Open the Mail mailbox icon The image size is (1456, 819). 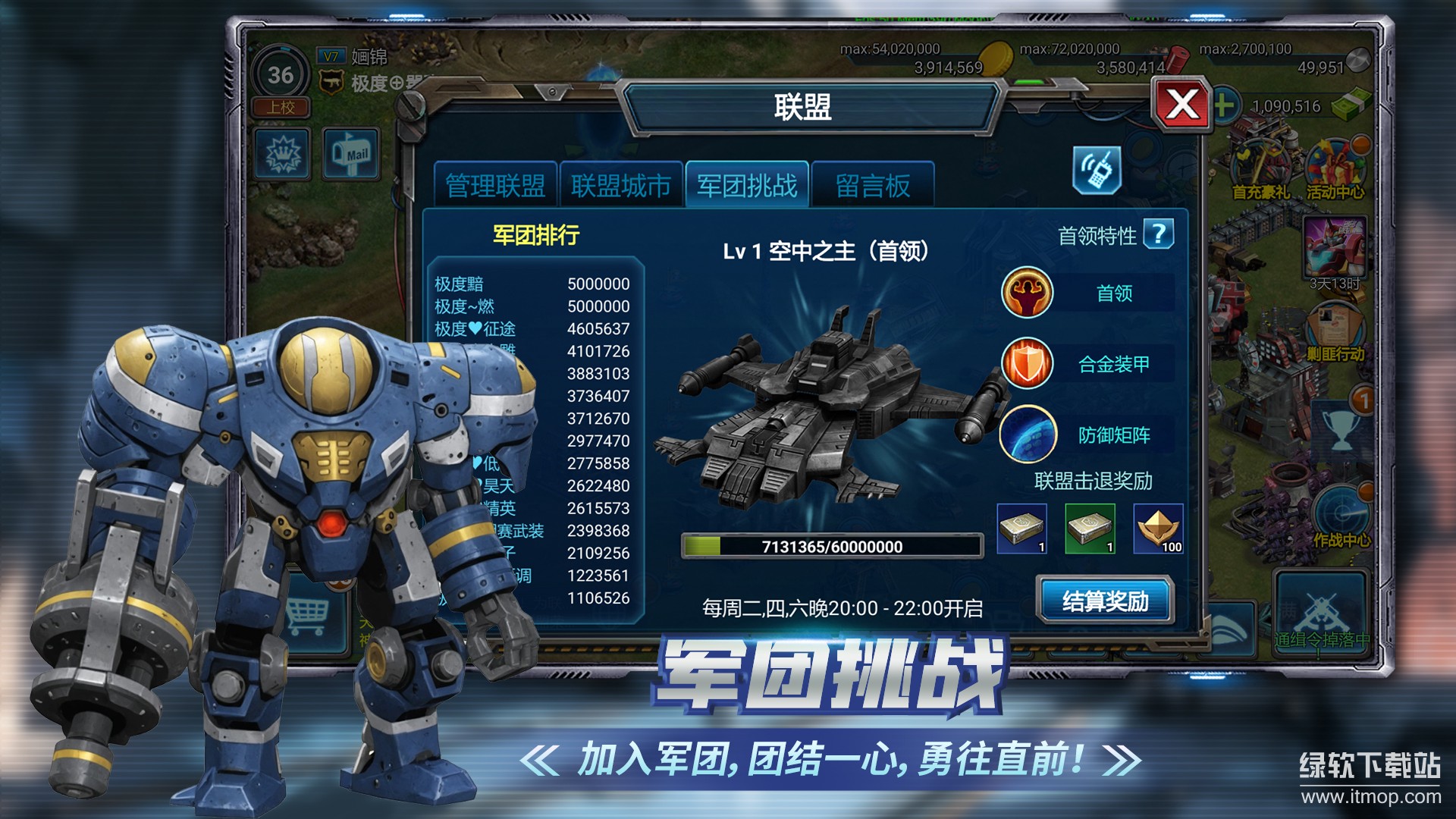[351, 154]
